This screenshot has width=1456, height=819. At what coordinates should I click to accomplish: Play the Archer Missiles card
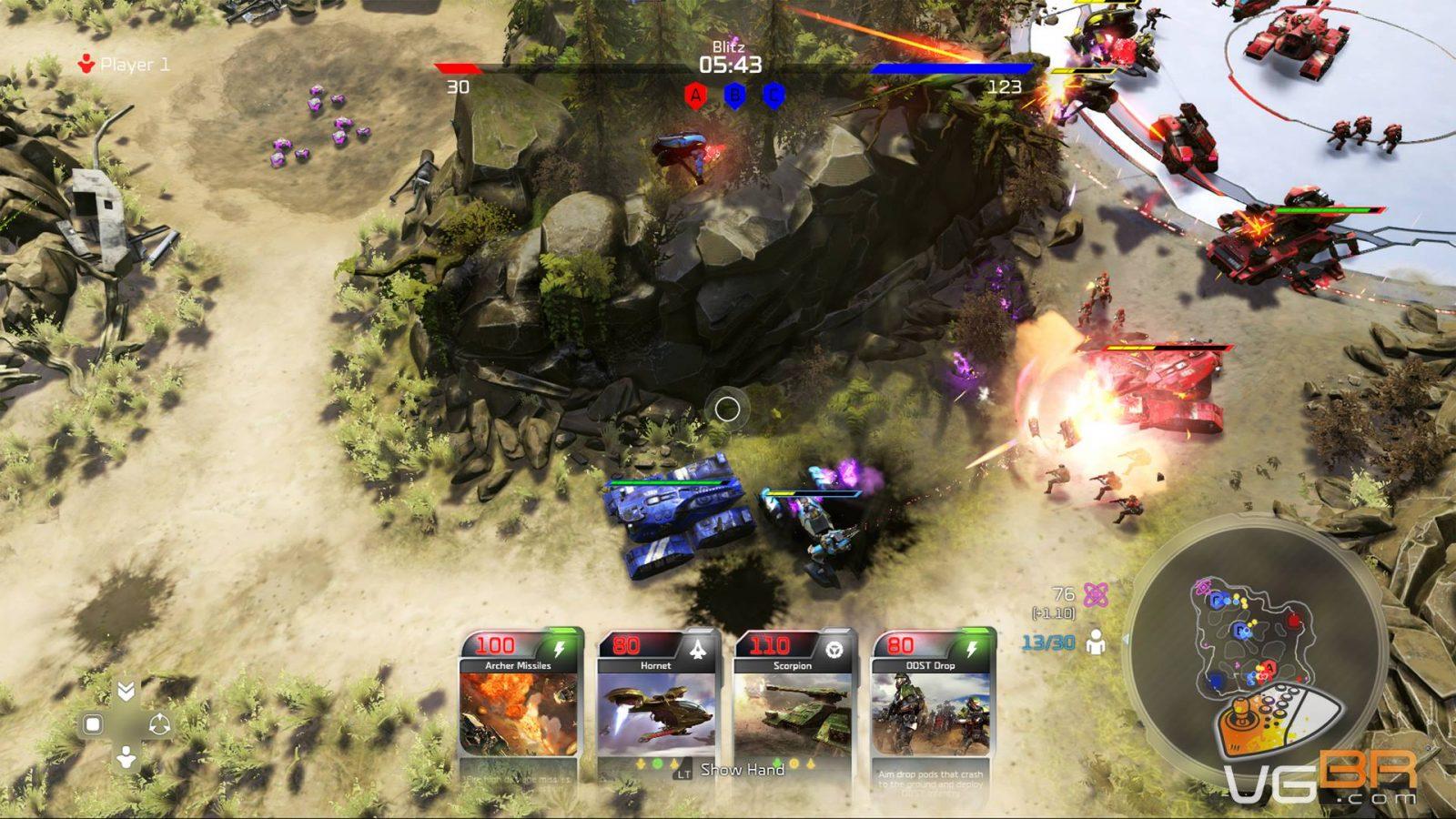tap(520, 705)
